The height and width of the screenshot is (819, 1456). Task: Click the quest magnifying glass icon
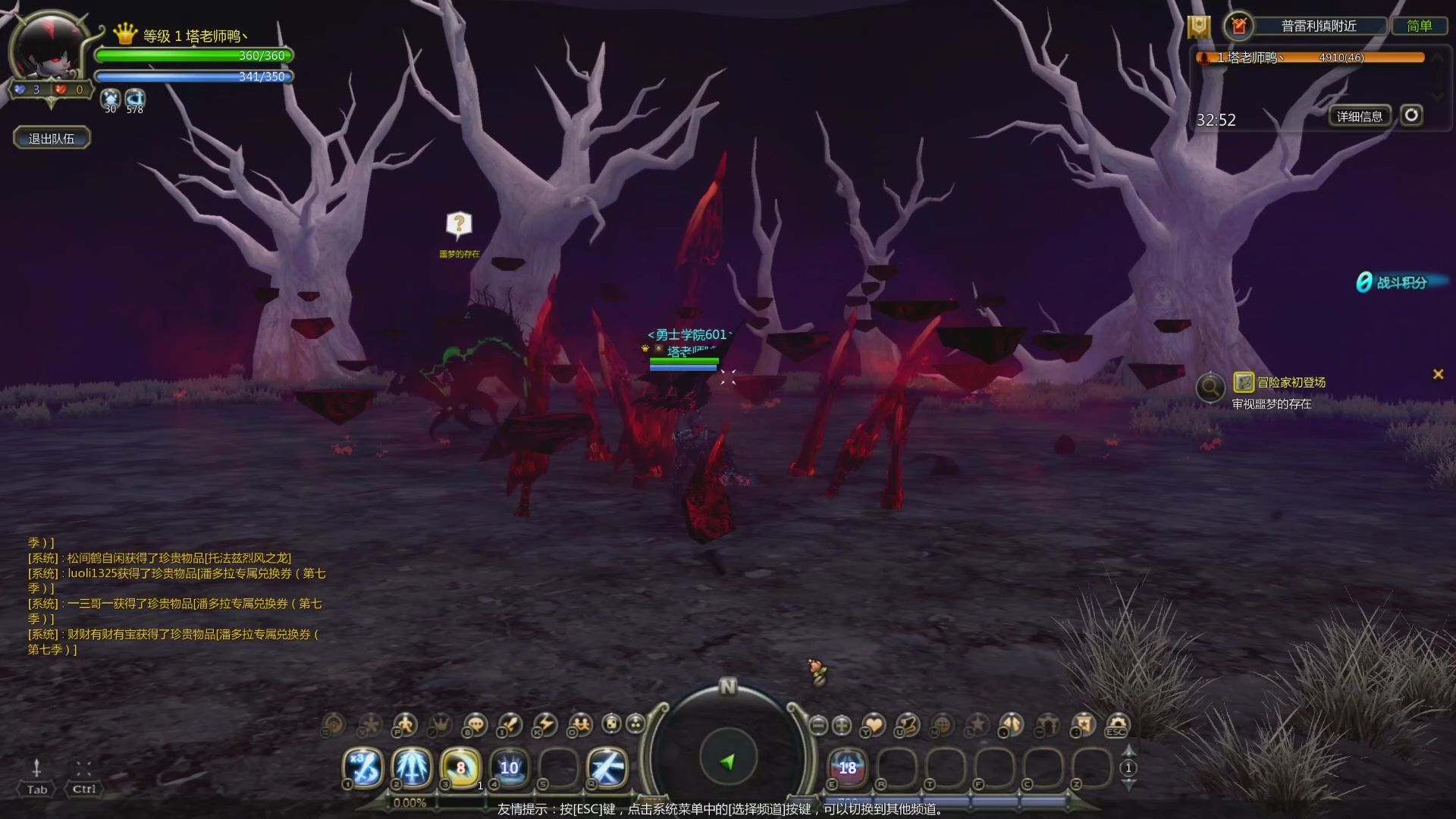(x=1210, y=388)
